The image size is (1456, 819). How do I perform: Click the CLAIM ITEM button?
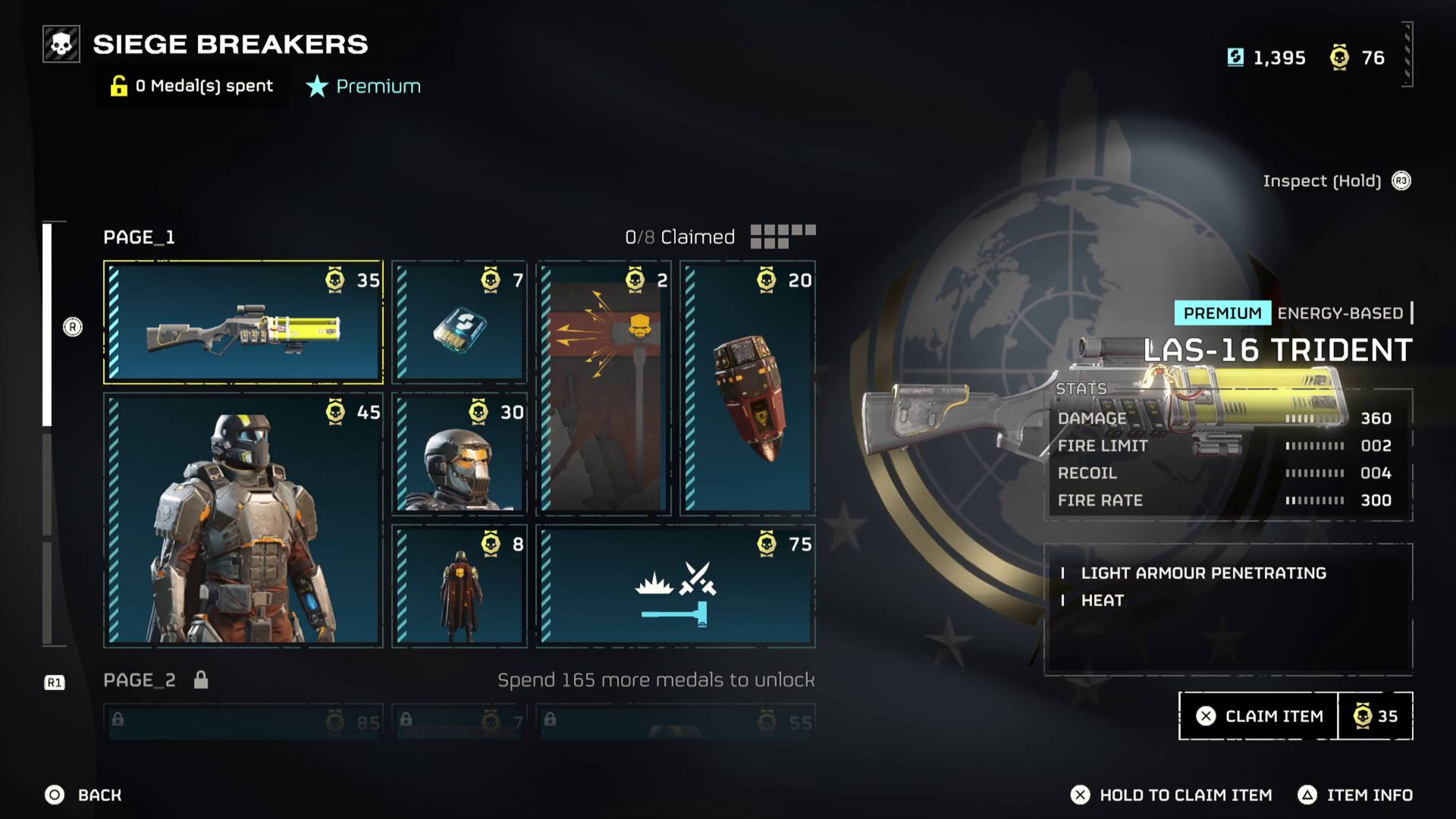pos(1257,715)
